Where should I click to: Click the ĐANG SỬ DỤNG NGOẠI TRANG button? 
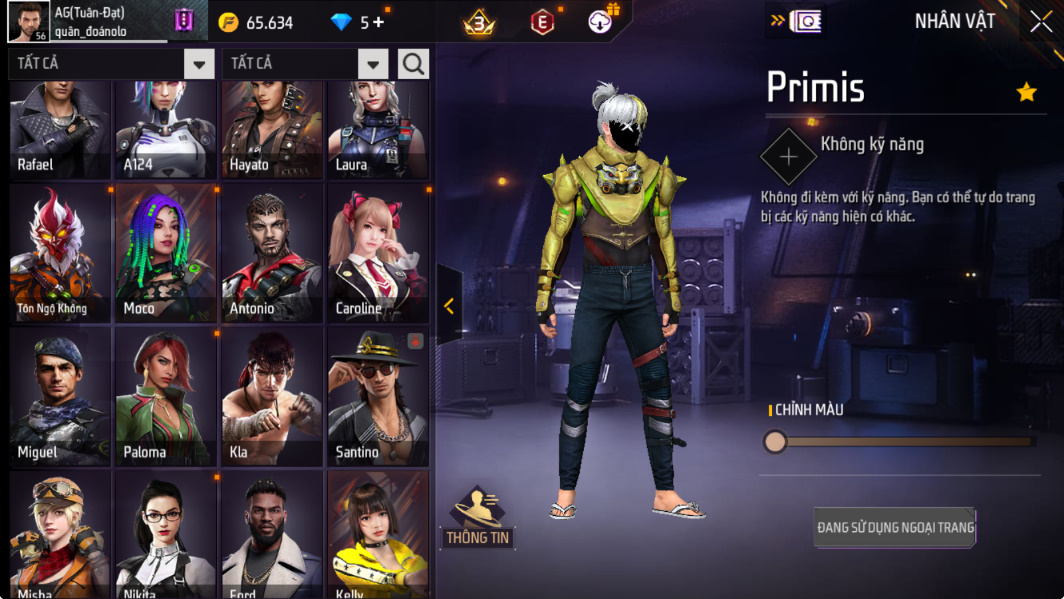click(895, 527)
